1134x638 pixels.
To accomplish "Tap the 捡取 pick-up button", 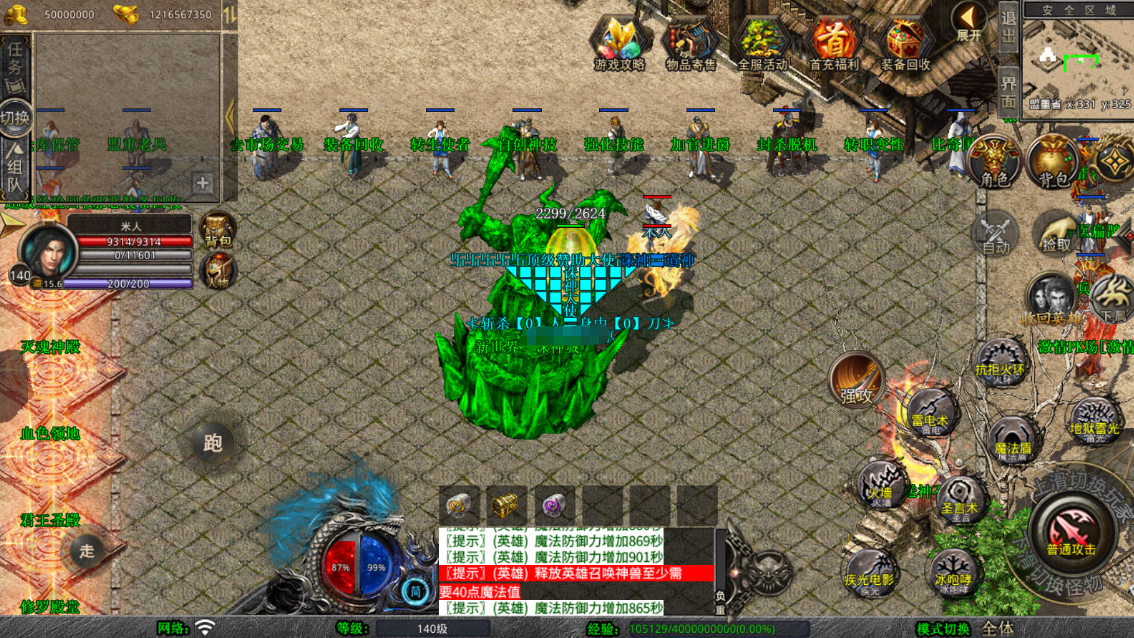I will [1056, 231].
